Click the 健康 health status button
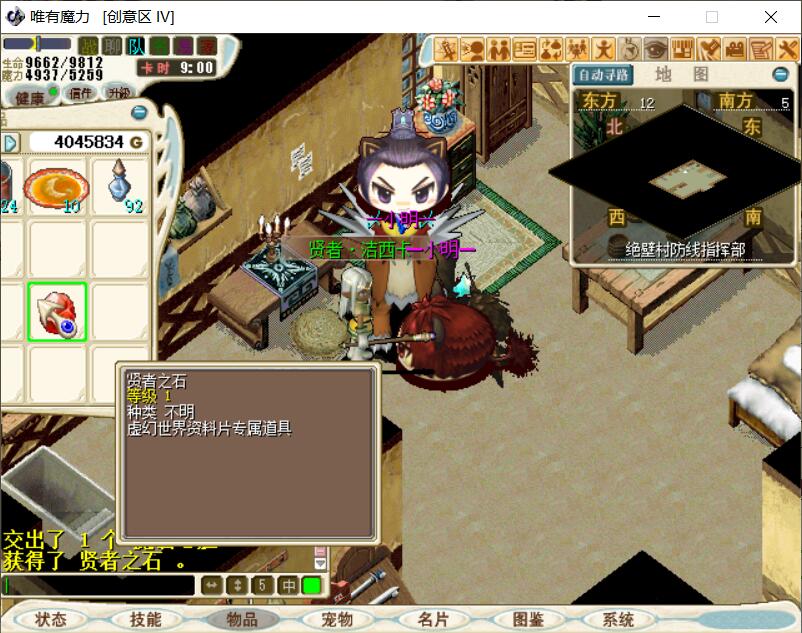 click(x=30, y=97)
